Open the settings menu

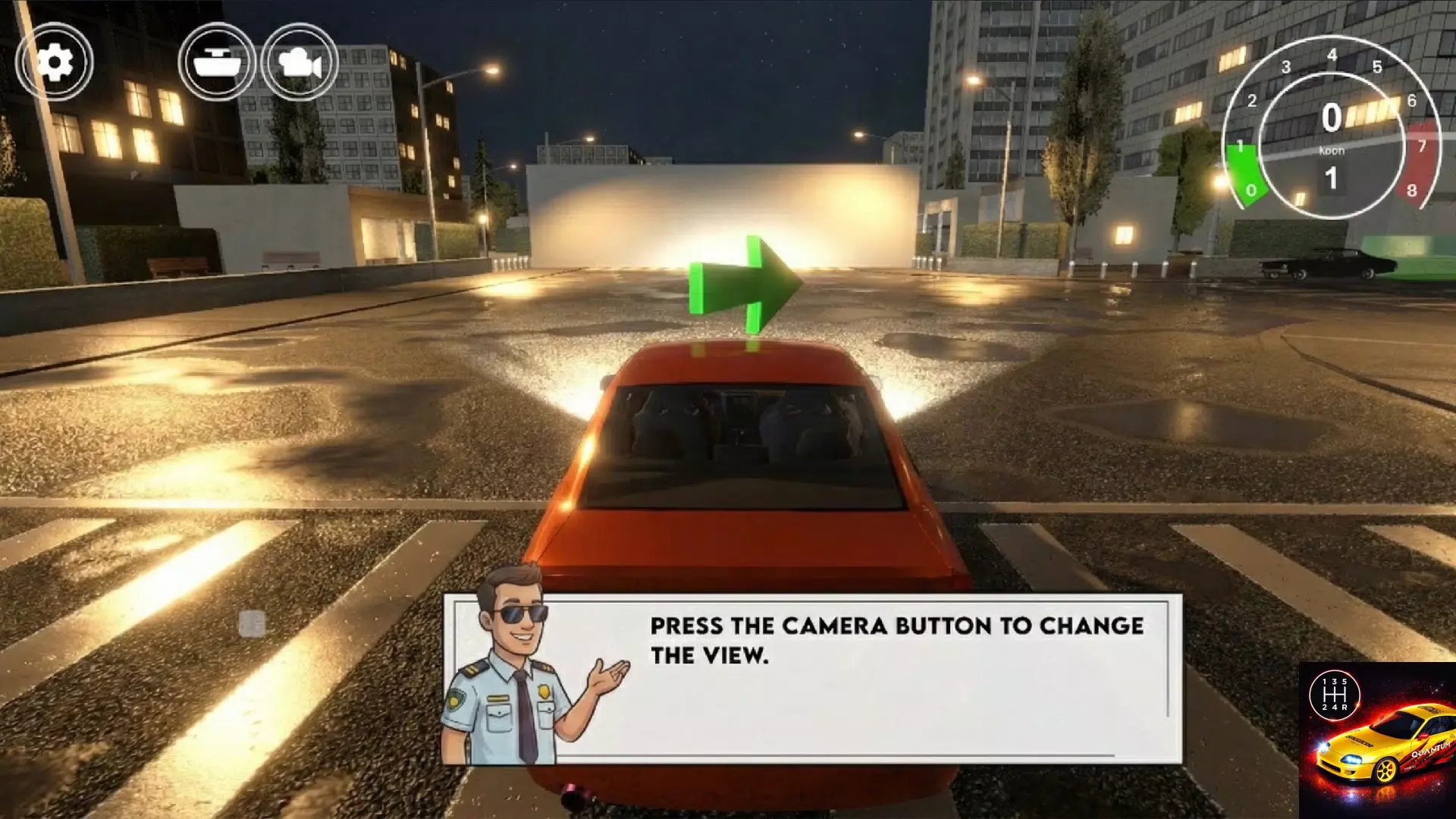coord(54,62)
